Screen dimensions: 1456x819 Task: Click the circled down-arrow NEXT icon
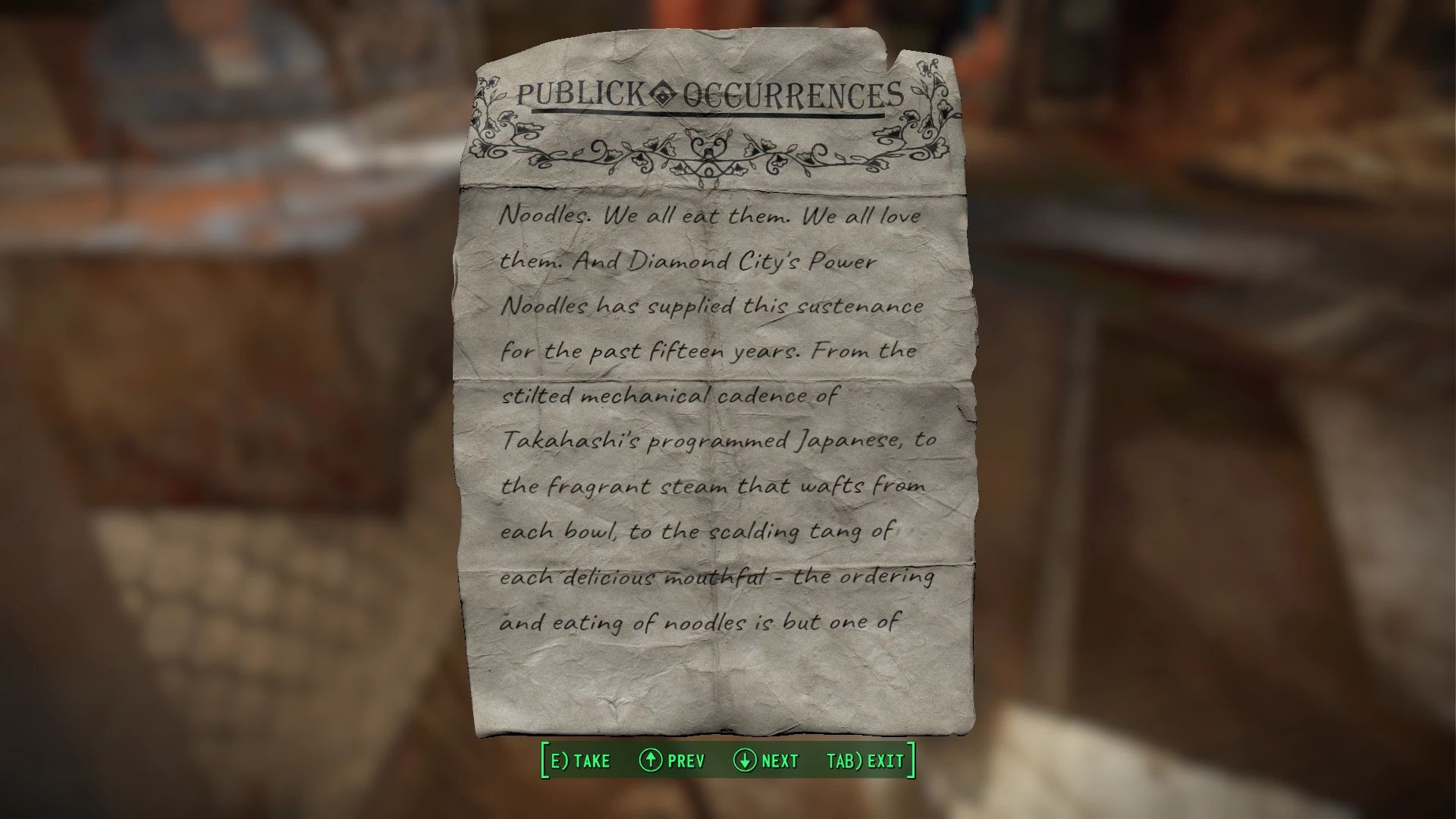click(x=745, y=761)
